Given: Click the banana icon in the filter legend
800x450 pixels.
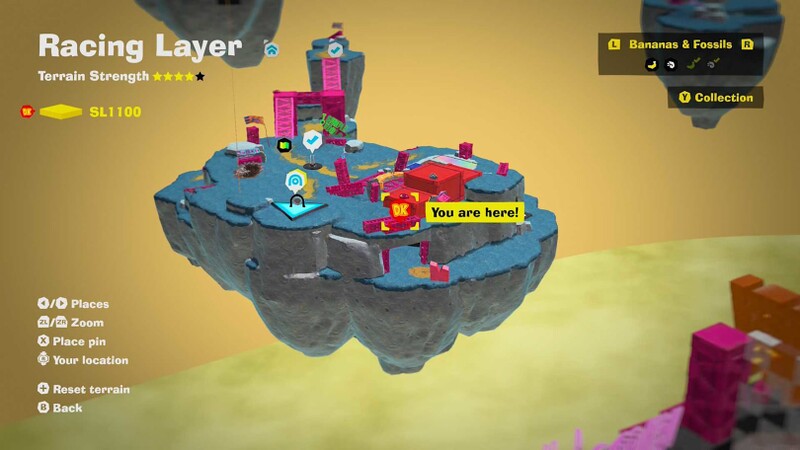Looking at the screenshot, I should click(649, 63).
